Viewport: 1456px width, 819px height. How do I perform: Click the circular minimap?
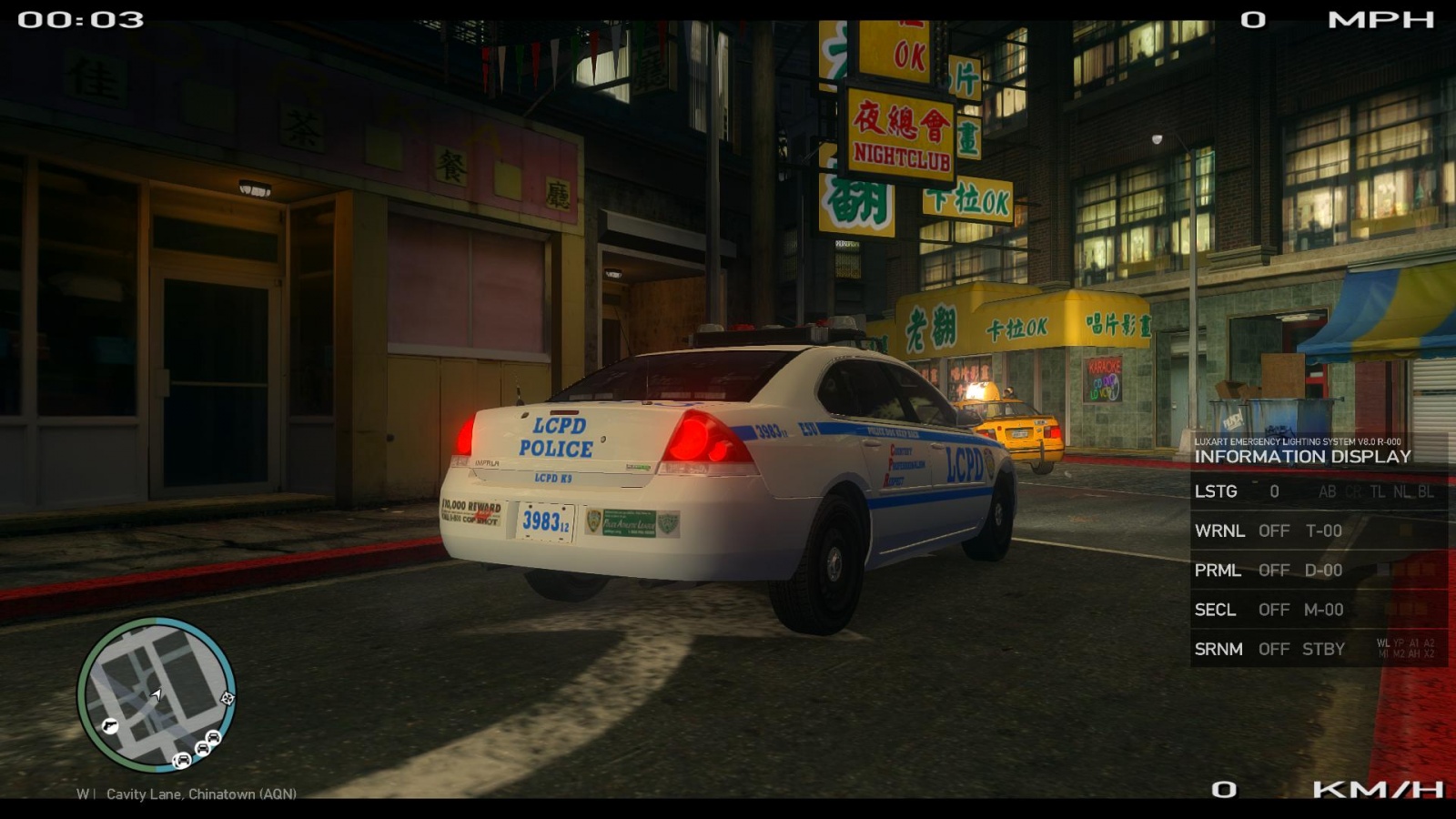click(x=157, y=694)
